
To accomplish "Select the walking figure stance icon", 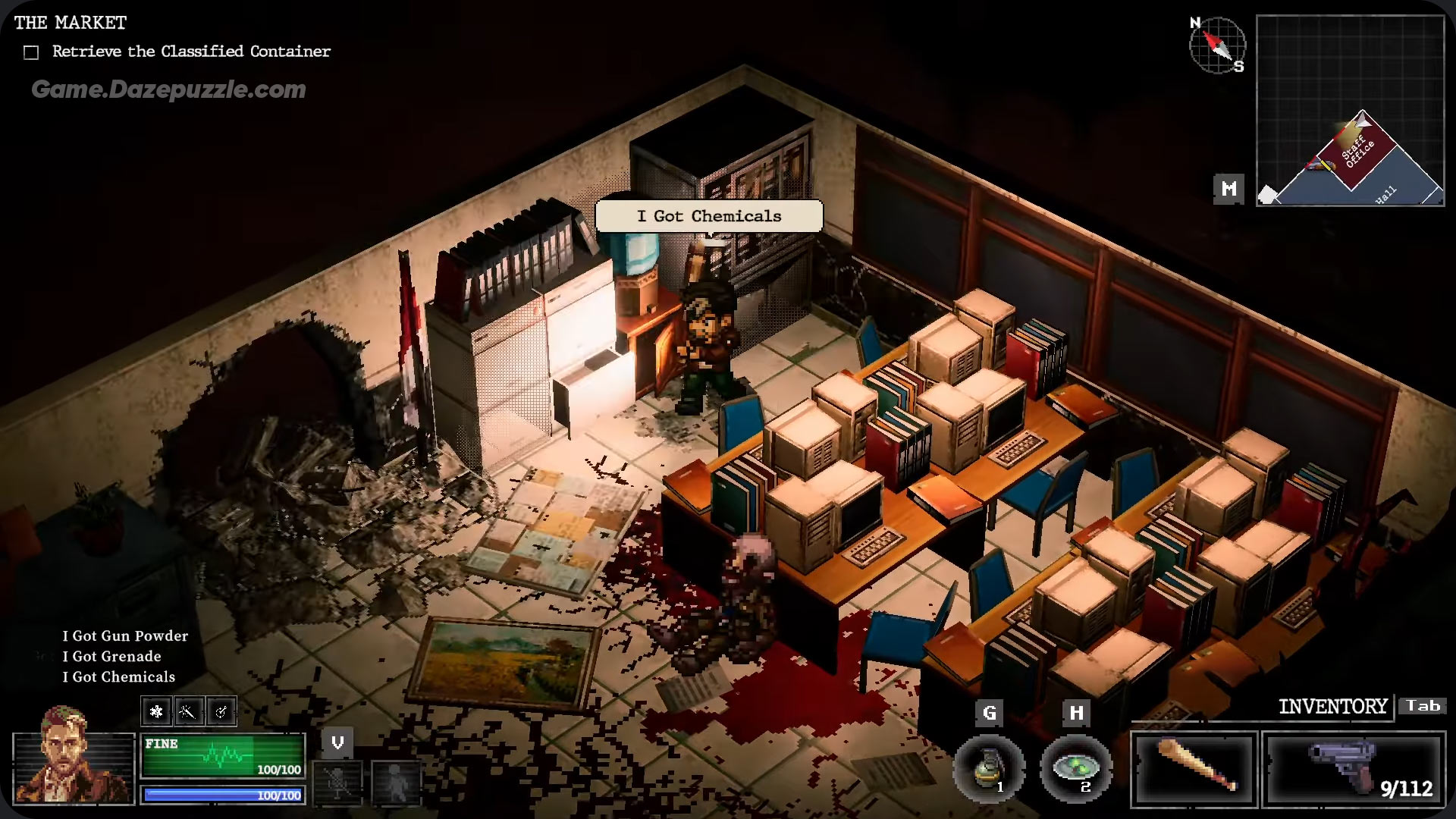I will (395, 781).
